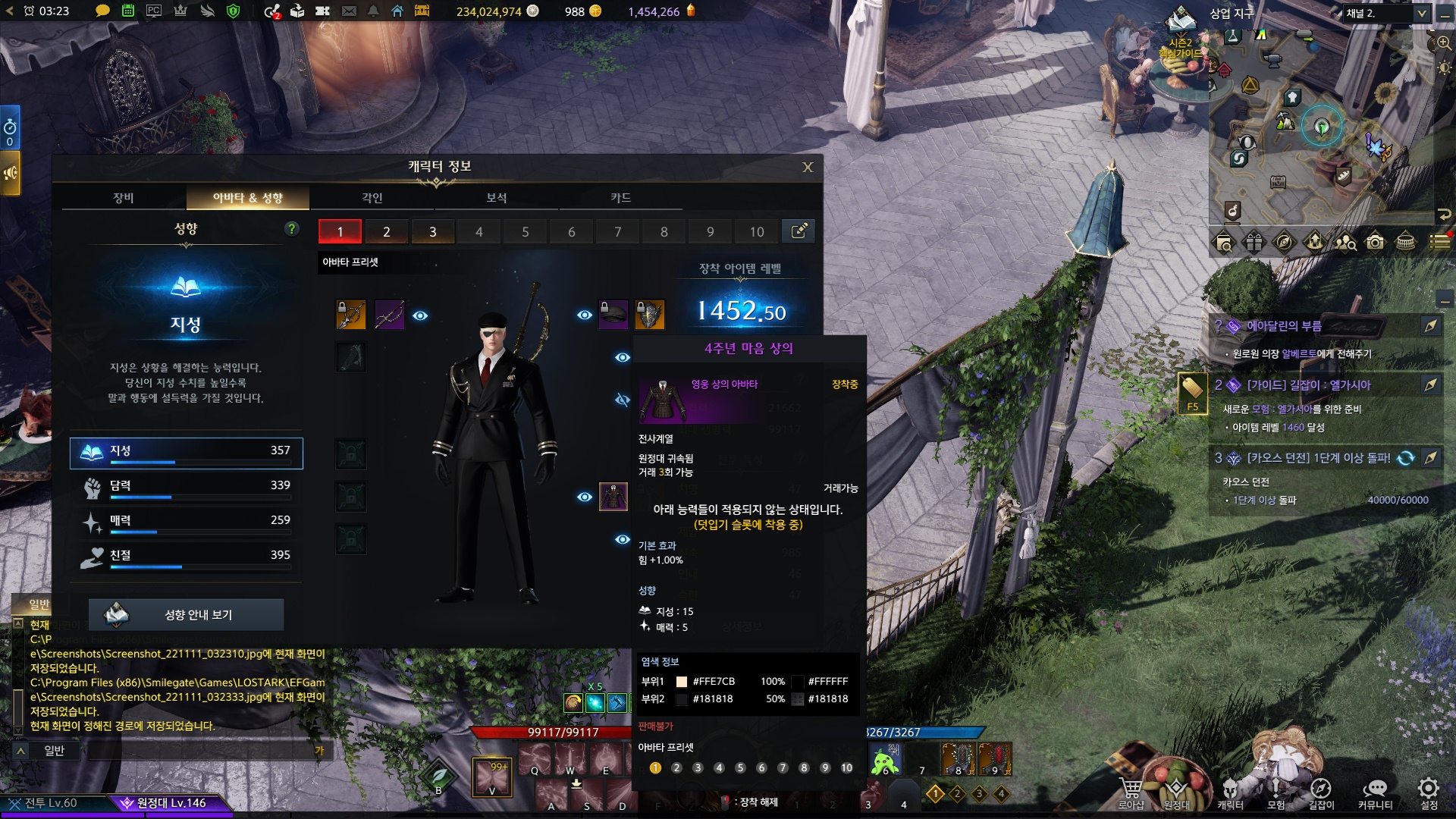Close the character info window
This screenshot has height=819, width=1456.
pos(808,168)
